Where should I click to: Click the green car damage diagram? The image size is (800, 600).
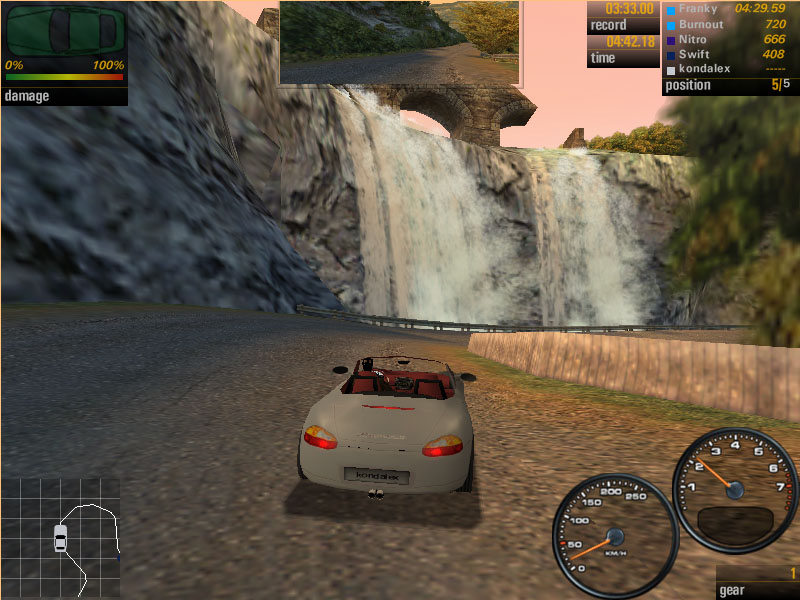click(64, 31)
